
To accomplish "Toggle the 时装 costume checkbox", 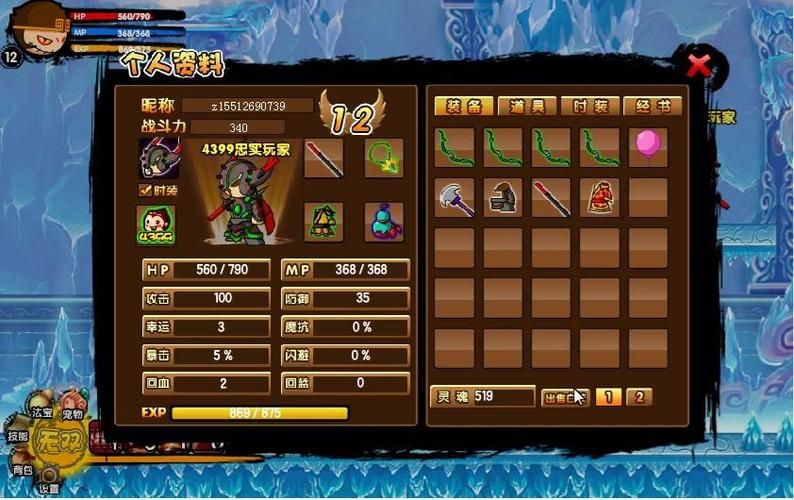I will click(145, 189).
